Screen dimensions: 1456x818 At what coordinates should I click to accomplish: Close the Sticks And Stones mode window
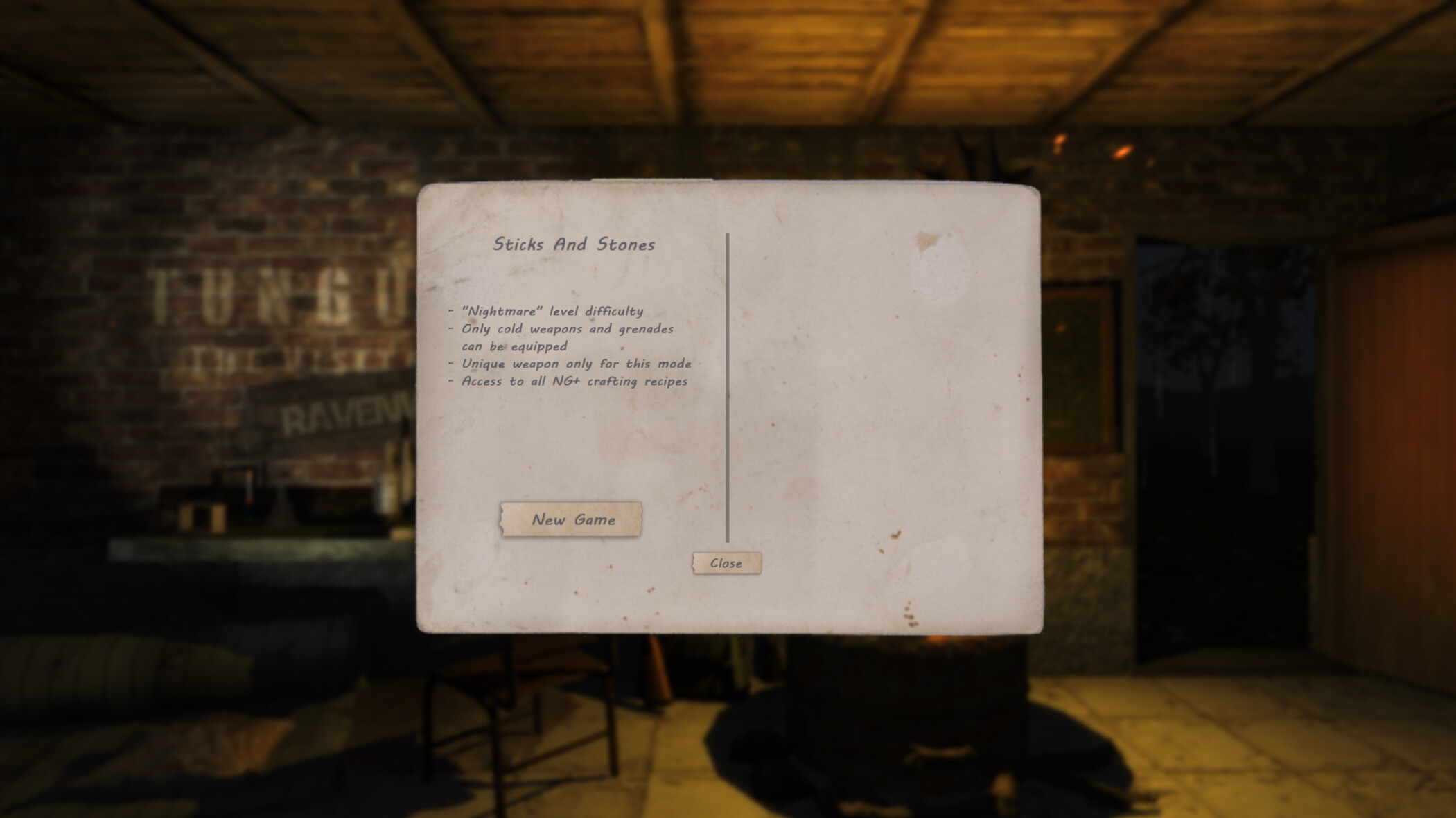726,564
